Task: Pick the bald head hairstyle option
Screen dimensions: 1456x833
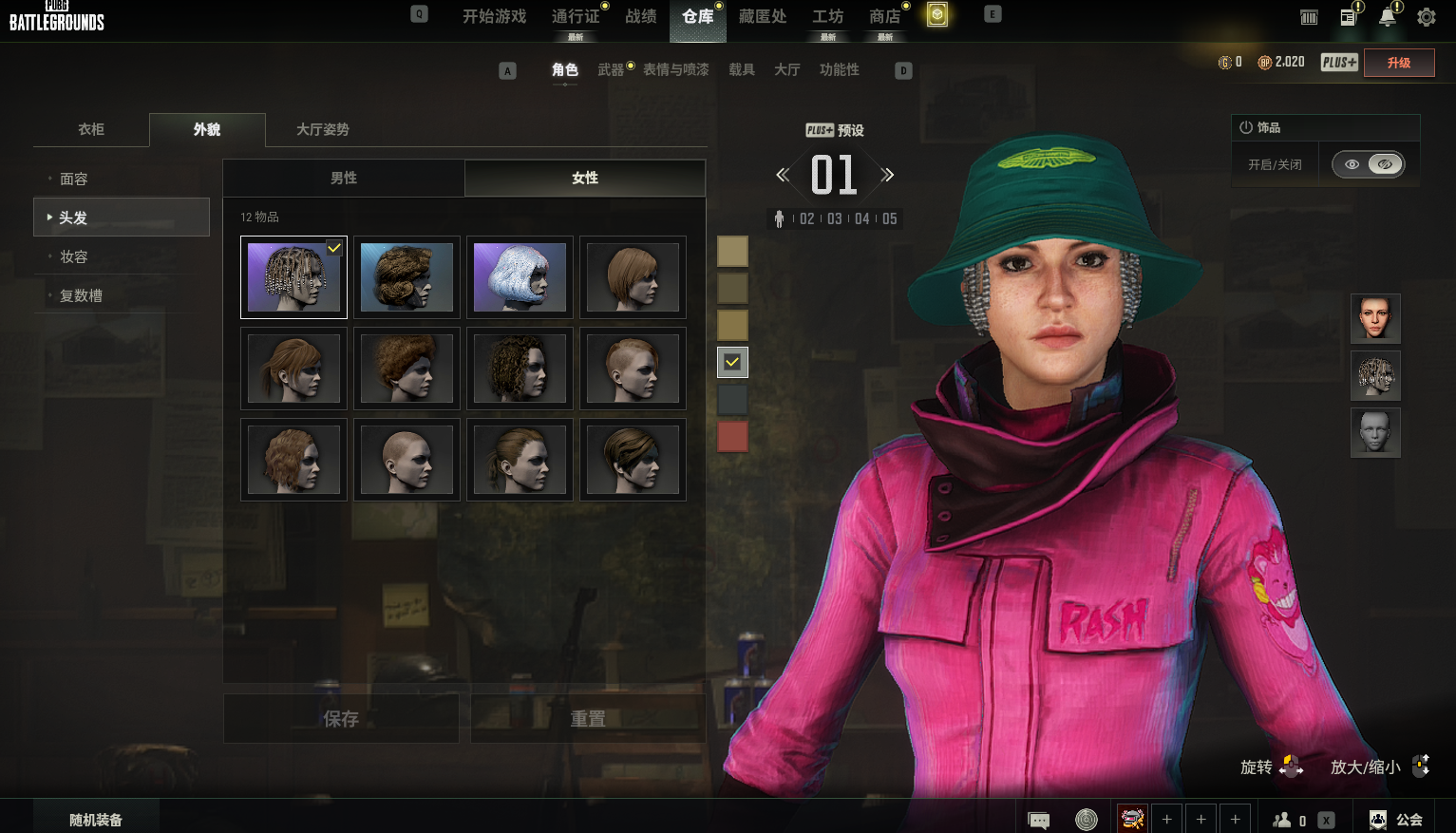Action: (x=407, y=460)
